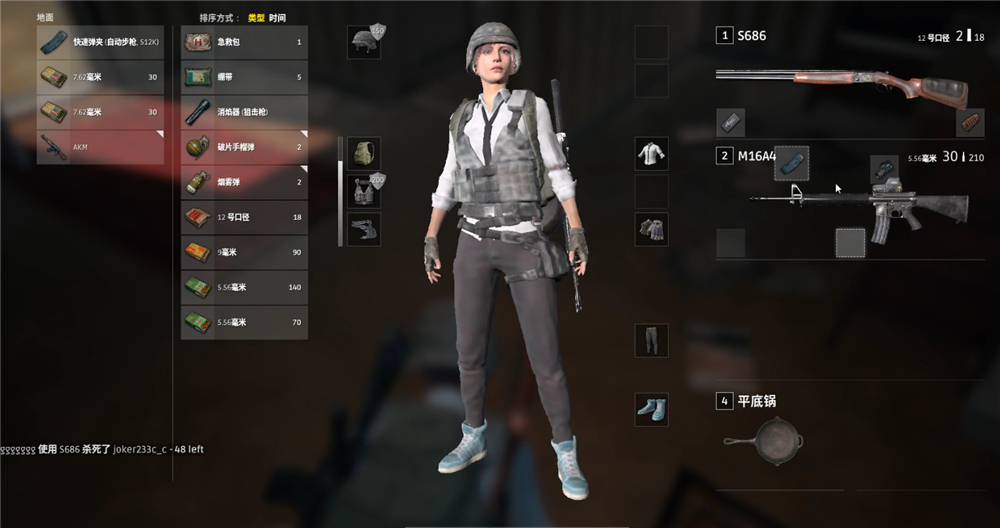Select the 12号口径 shotgun ammo row
The height and width of the screenshot is (528, 1000).
[x=244, y=217]
